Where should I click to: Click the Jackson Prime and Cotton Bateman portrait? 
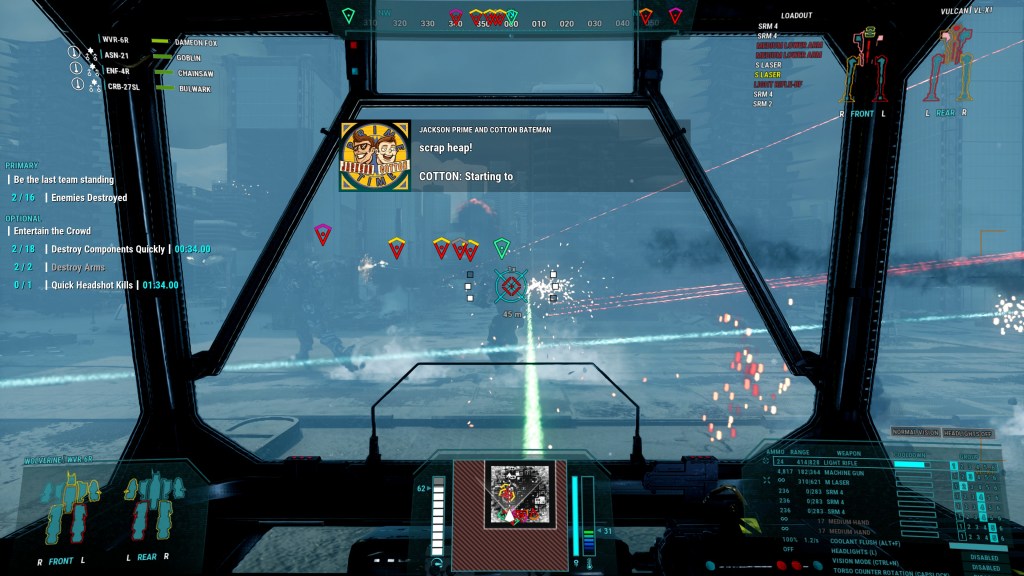point(375,157)
